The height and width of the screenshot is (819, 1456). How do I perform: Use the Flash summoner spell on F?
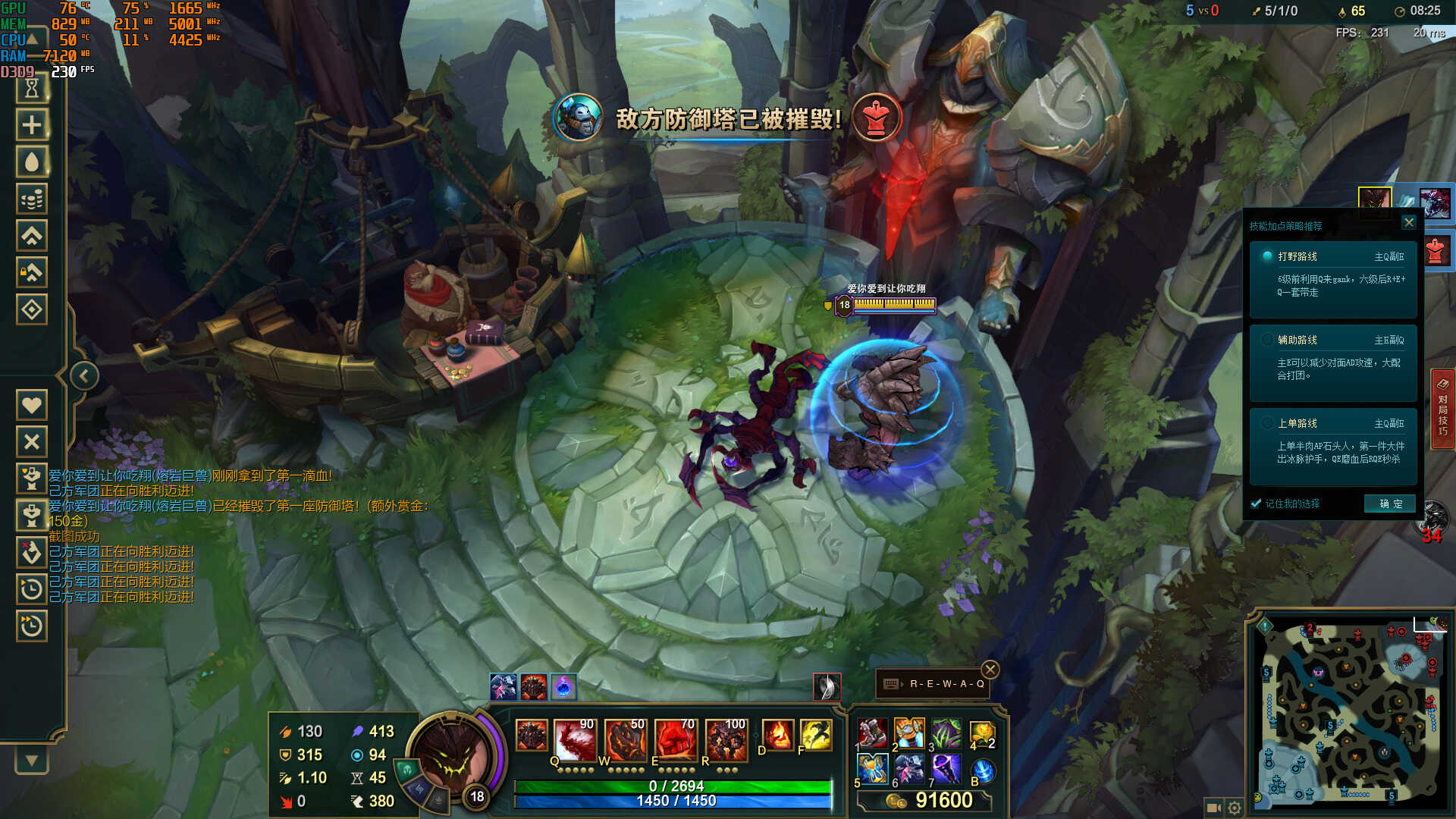816,735
